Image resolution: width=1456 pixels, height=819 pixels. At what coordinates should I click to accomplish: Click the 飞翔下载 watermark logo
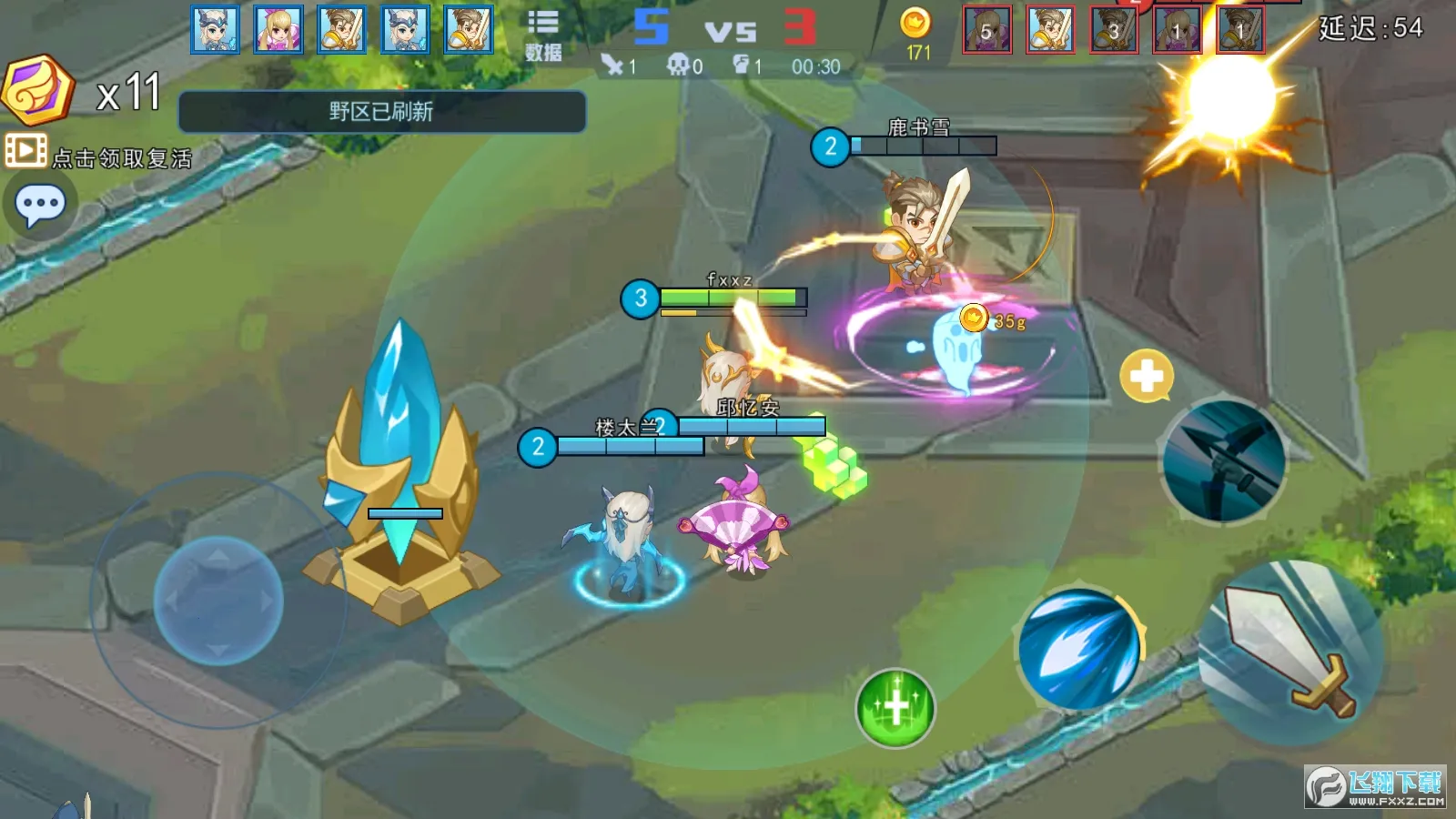[x=1376, y=786]
